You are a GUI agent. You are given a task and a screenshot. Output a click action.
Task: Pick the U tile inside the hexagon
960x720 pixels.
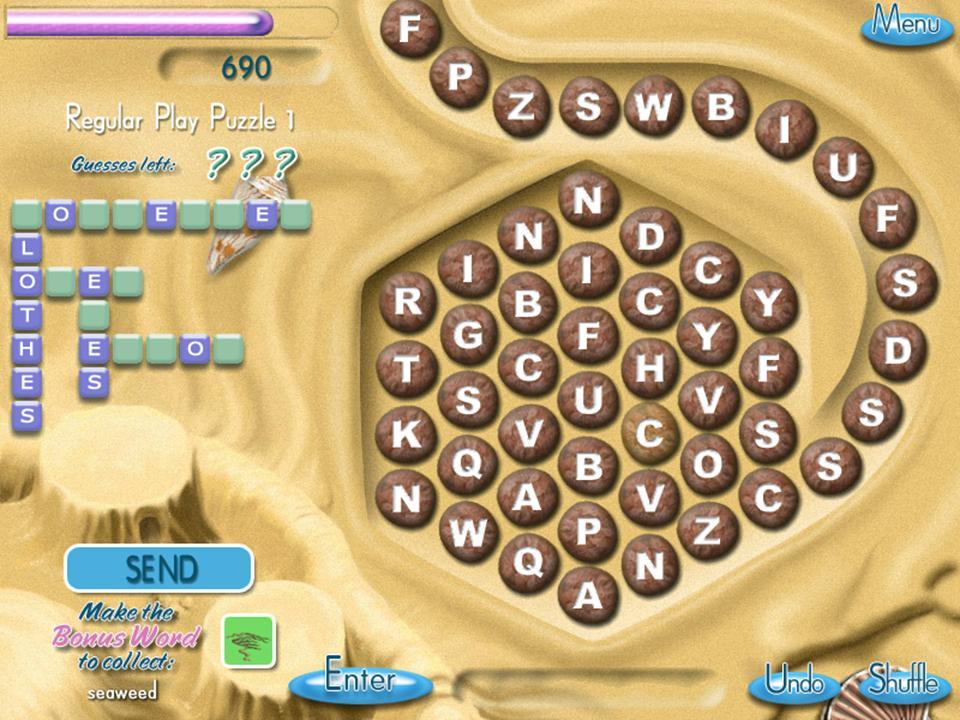click(588, 400)
